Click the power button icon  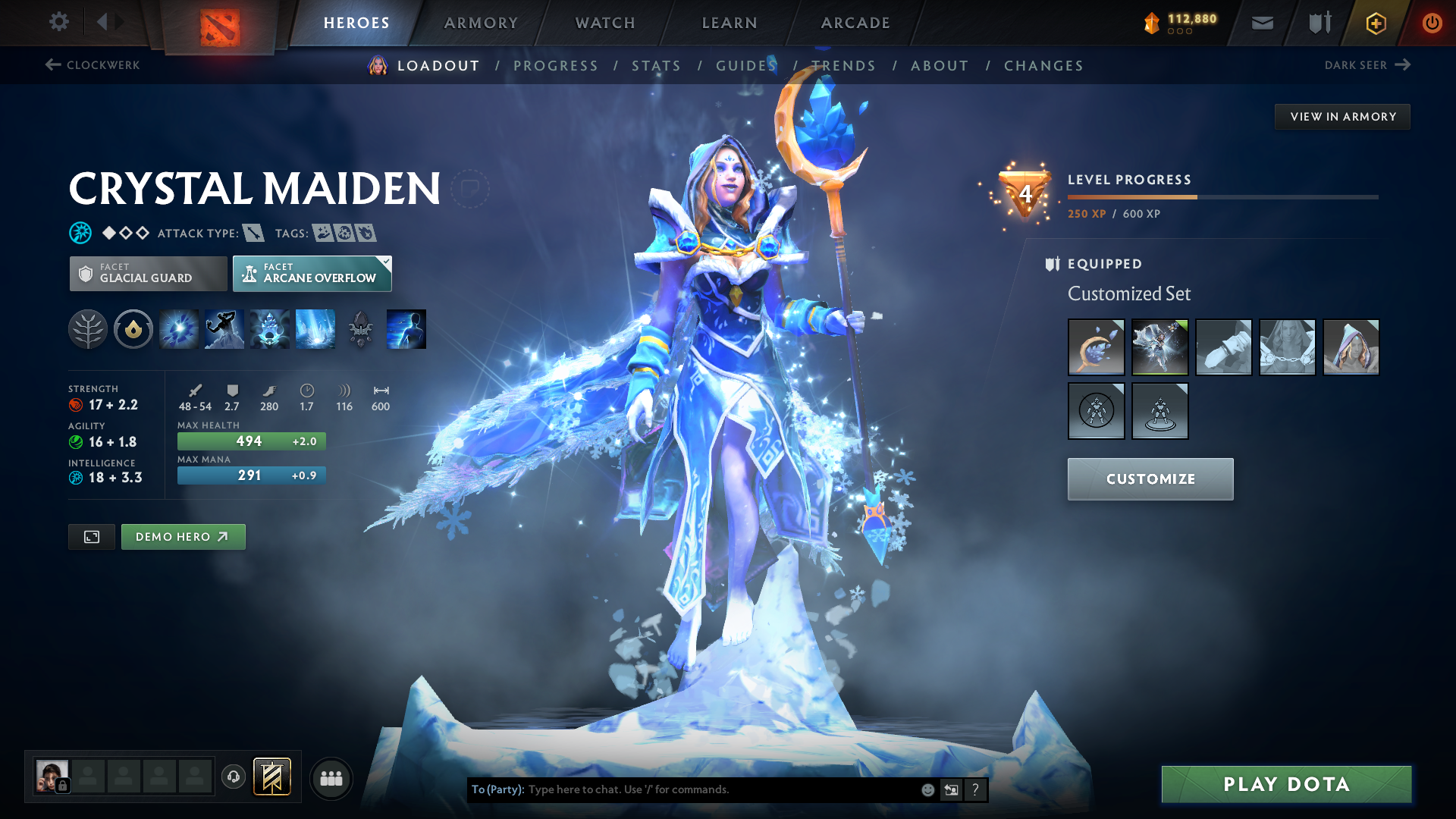pyautogui.click(x=1432, y=22)
